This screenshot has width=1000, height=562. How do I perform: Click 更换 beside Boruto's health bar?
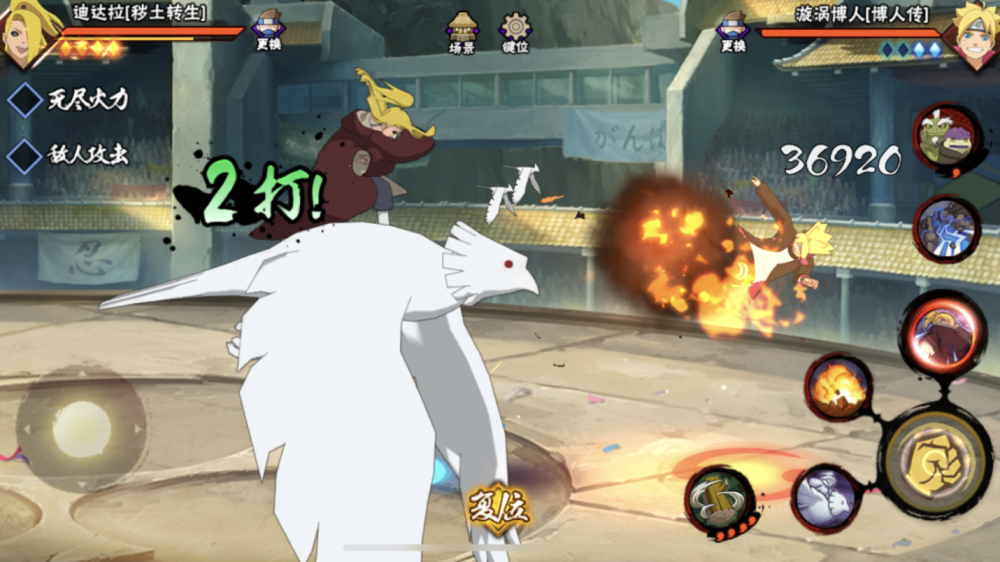tap(733, 30)
